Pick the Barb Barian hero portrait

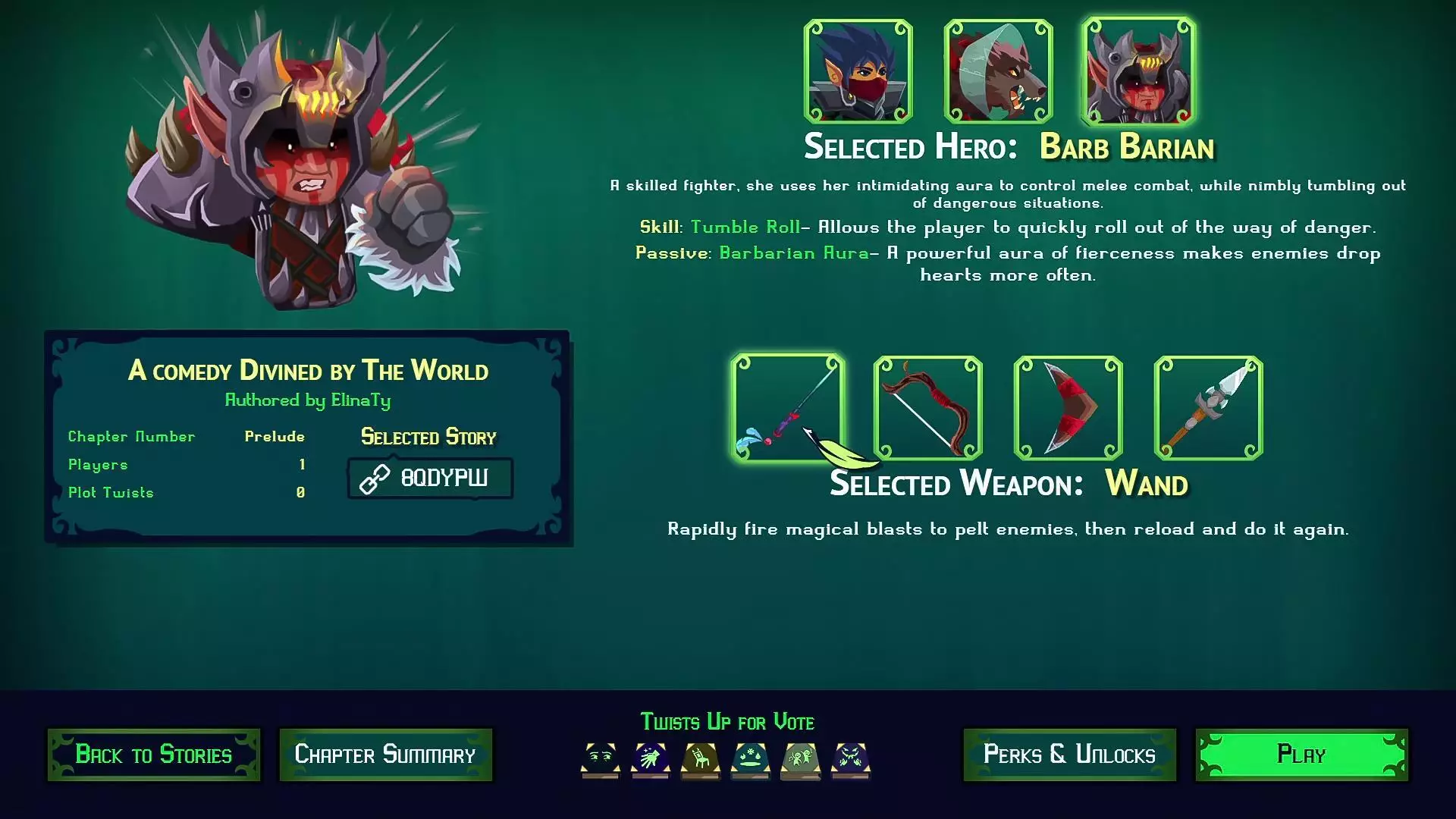click(x=1138, y=71)
